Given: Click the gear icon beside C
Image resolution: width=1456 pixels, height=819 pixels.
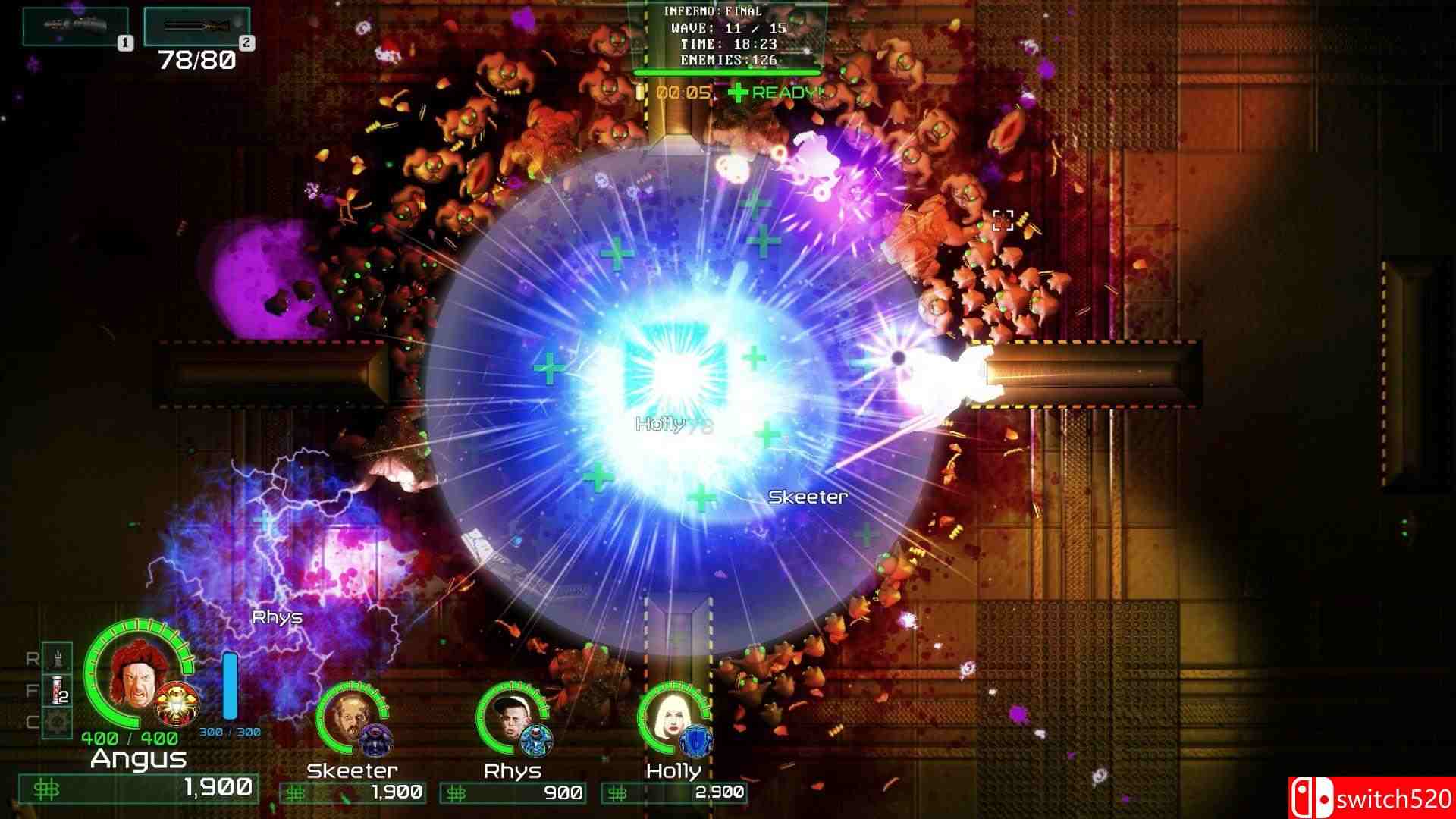Looking at the screenshot, I should click(x=56, y=720).
